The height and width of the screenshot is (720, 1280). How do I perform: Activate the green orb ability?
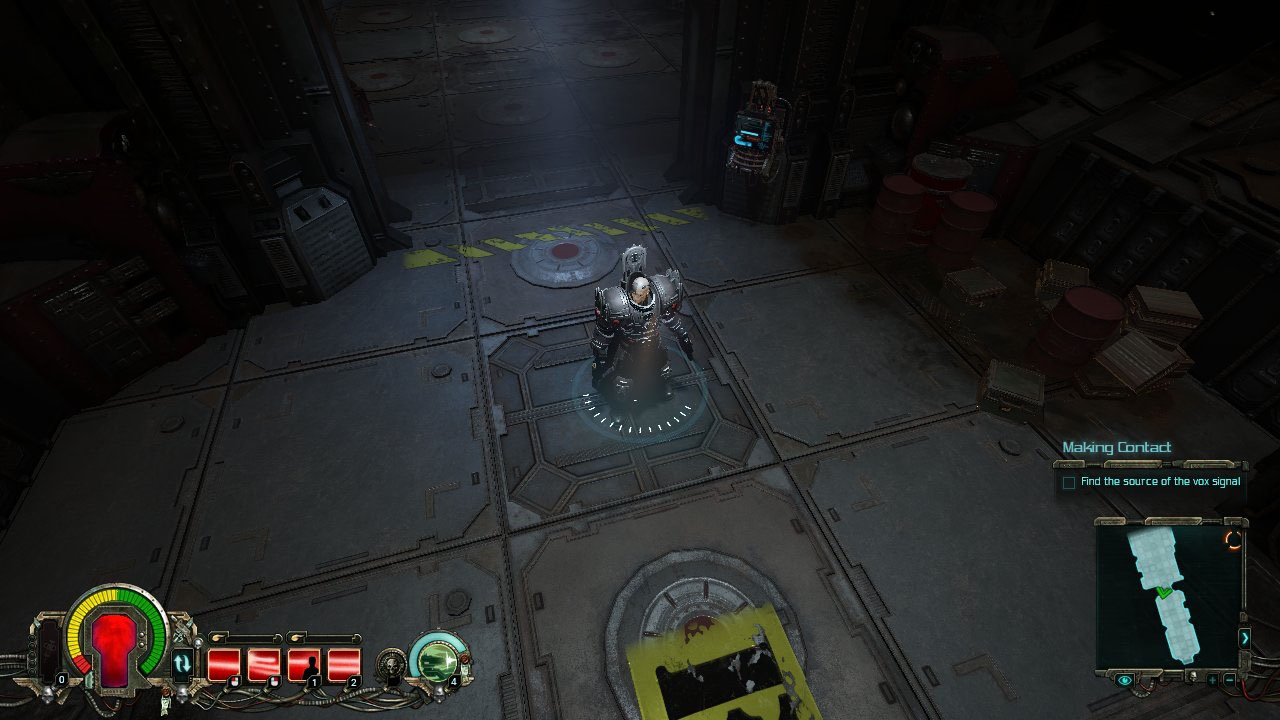438,660
